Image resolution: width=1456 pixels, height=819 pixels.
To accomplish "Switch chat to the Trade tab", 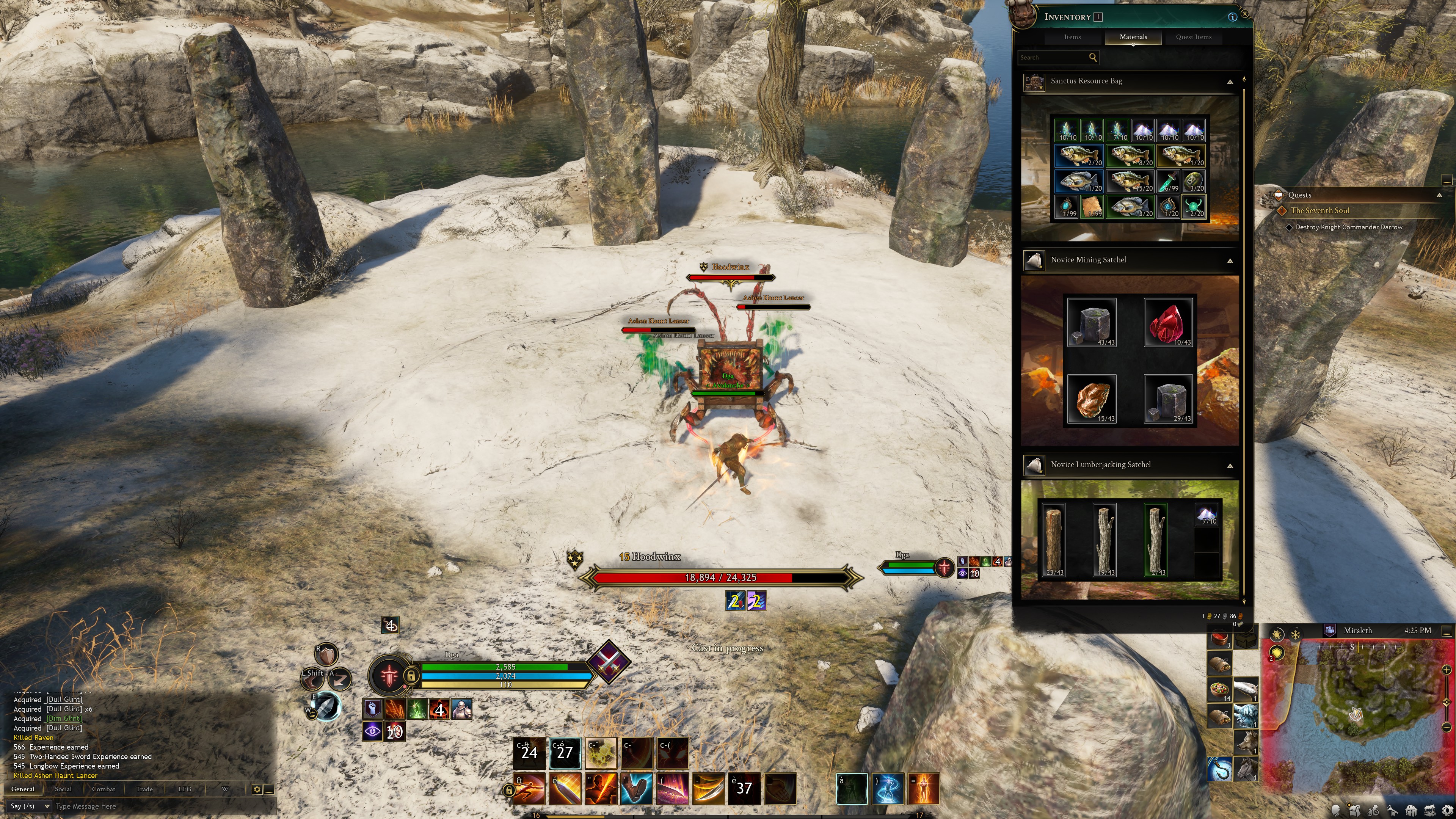I will point(144,789).
